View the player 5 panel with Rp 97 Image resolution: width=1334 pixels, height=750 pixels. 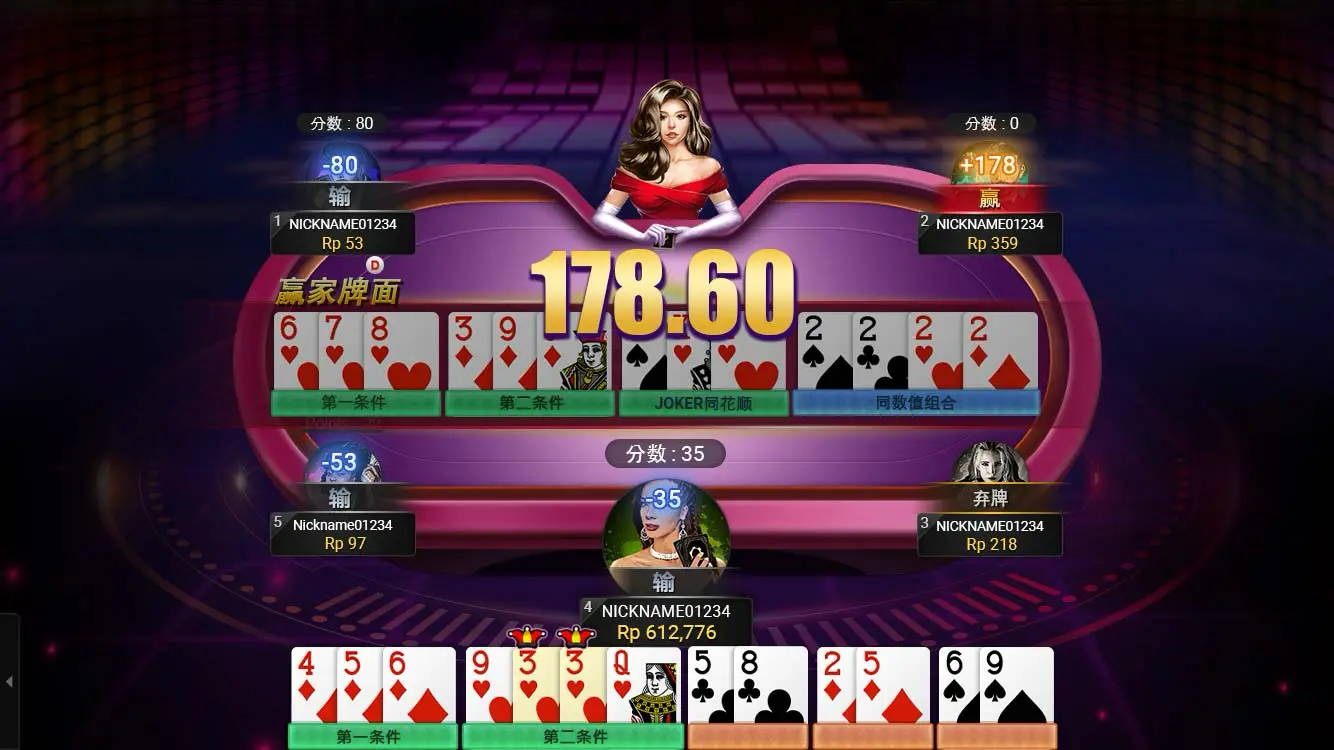click(x=342, y=534)
